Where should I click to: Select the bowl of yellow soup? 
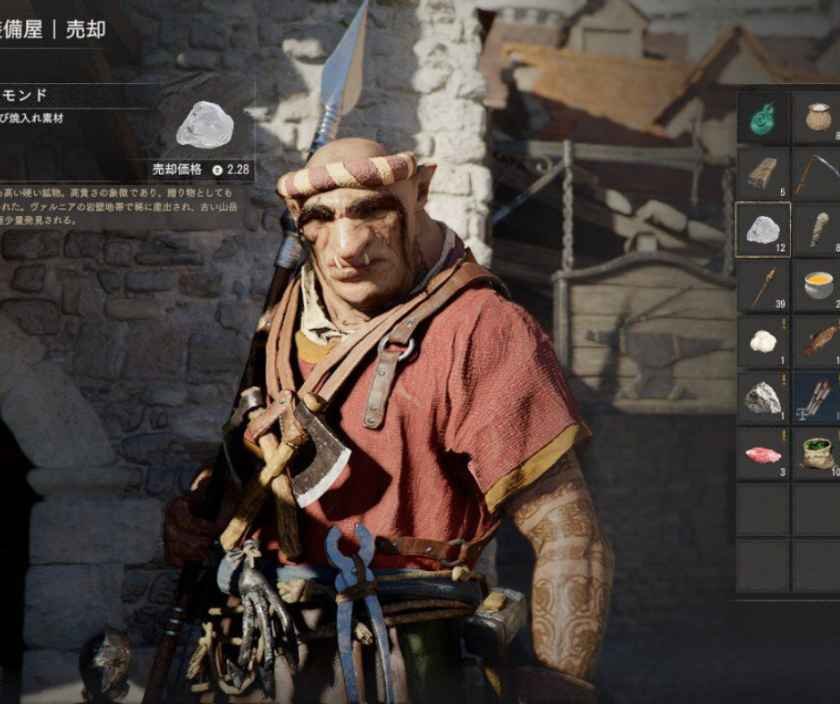click(818, 285)
